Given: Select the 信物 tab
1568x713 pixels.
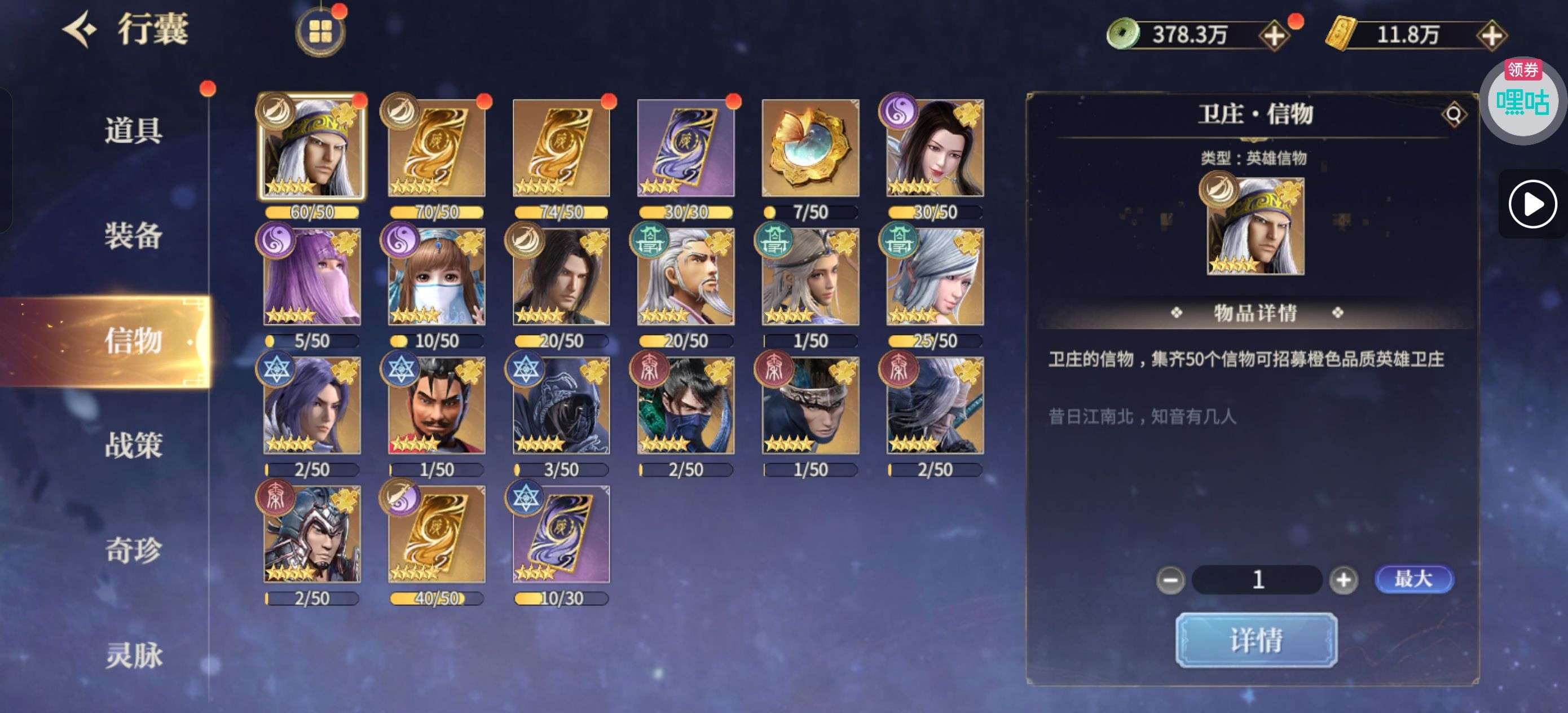Looking at the screenshot, I should click(x=133, y=340).
